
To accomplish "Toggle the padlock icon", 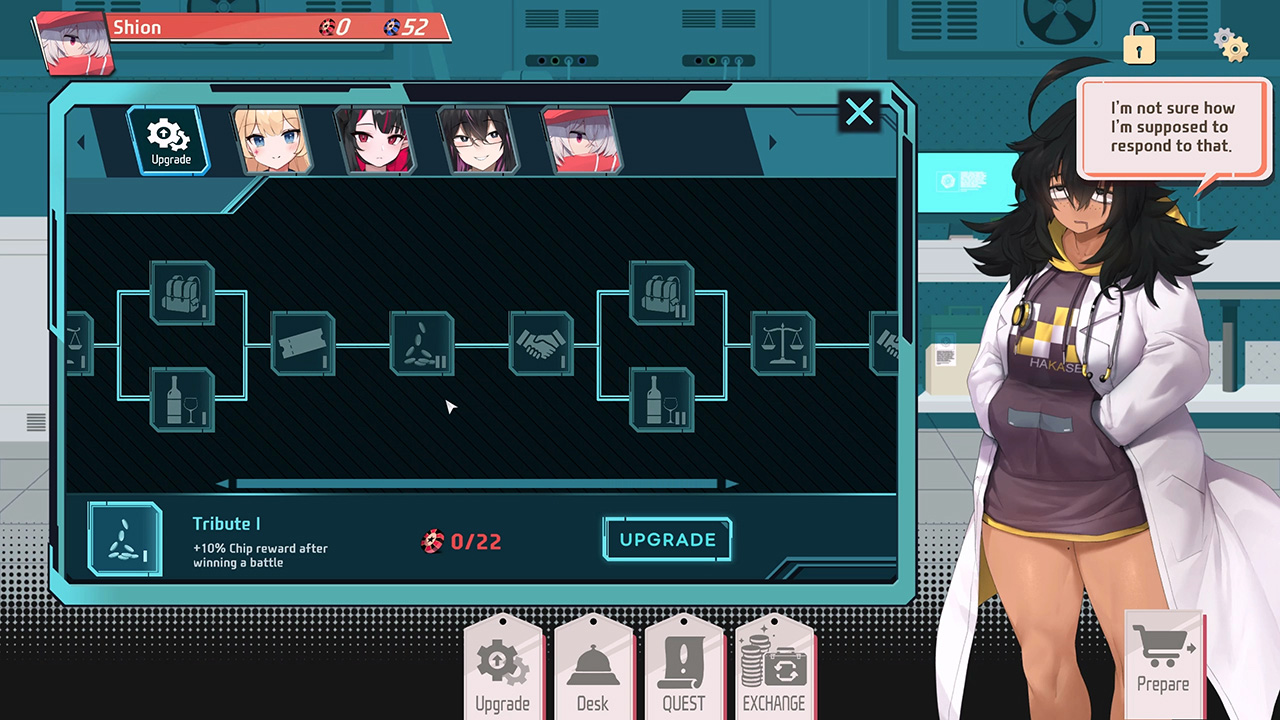I will click(1138, 44).
